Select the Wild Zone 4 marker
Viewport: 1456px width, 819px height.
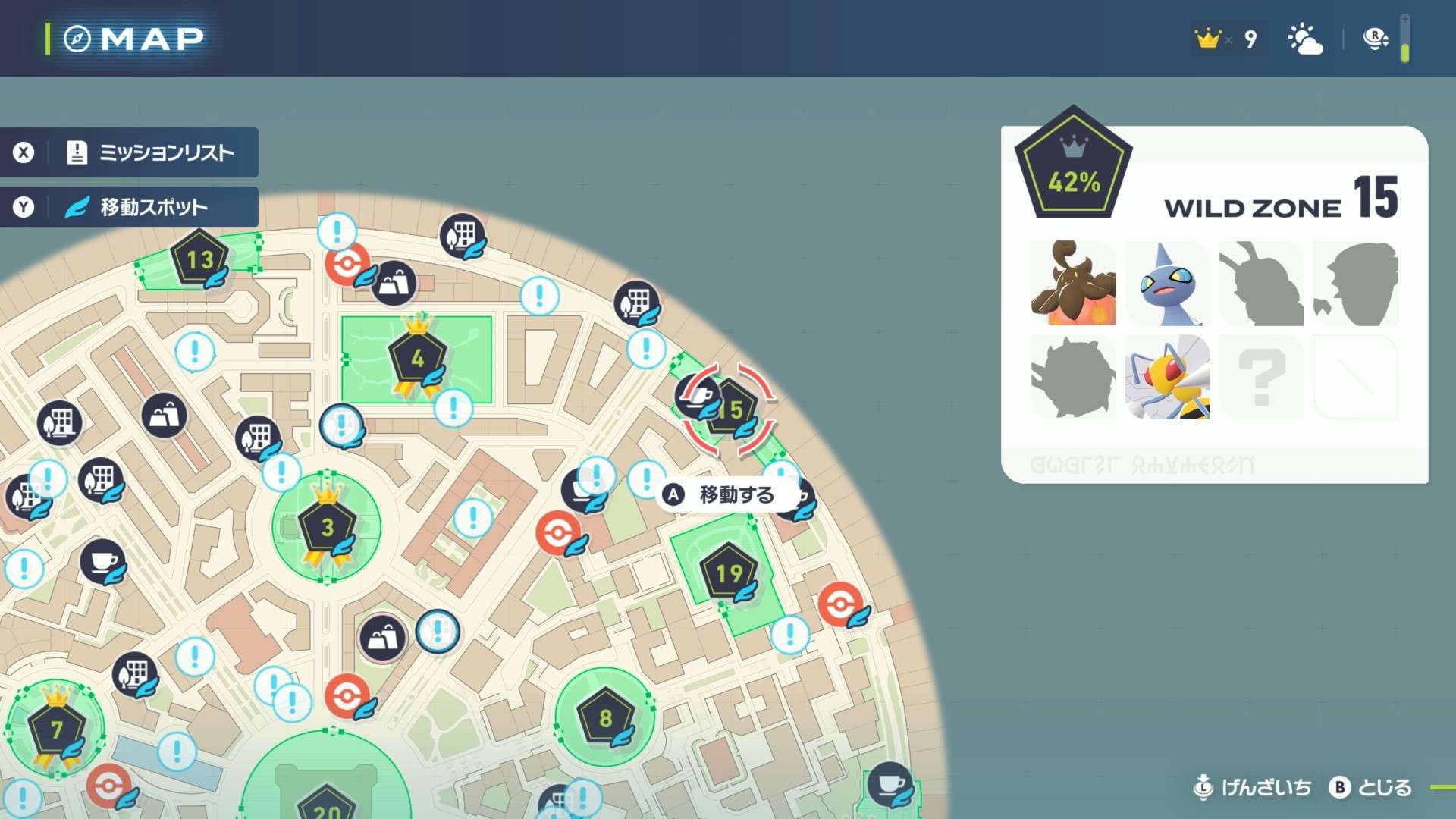(417, 358)
